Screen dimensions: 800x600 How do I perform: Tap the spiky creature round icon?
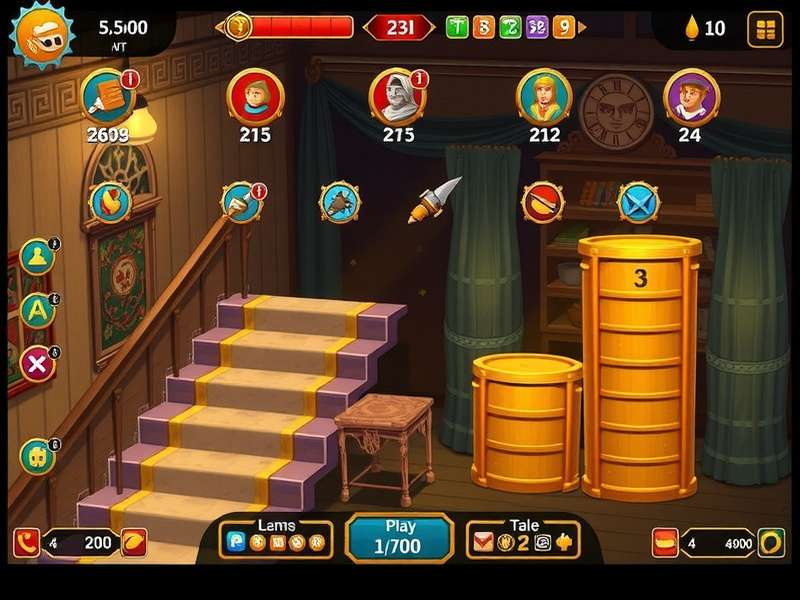coord(339,203)
